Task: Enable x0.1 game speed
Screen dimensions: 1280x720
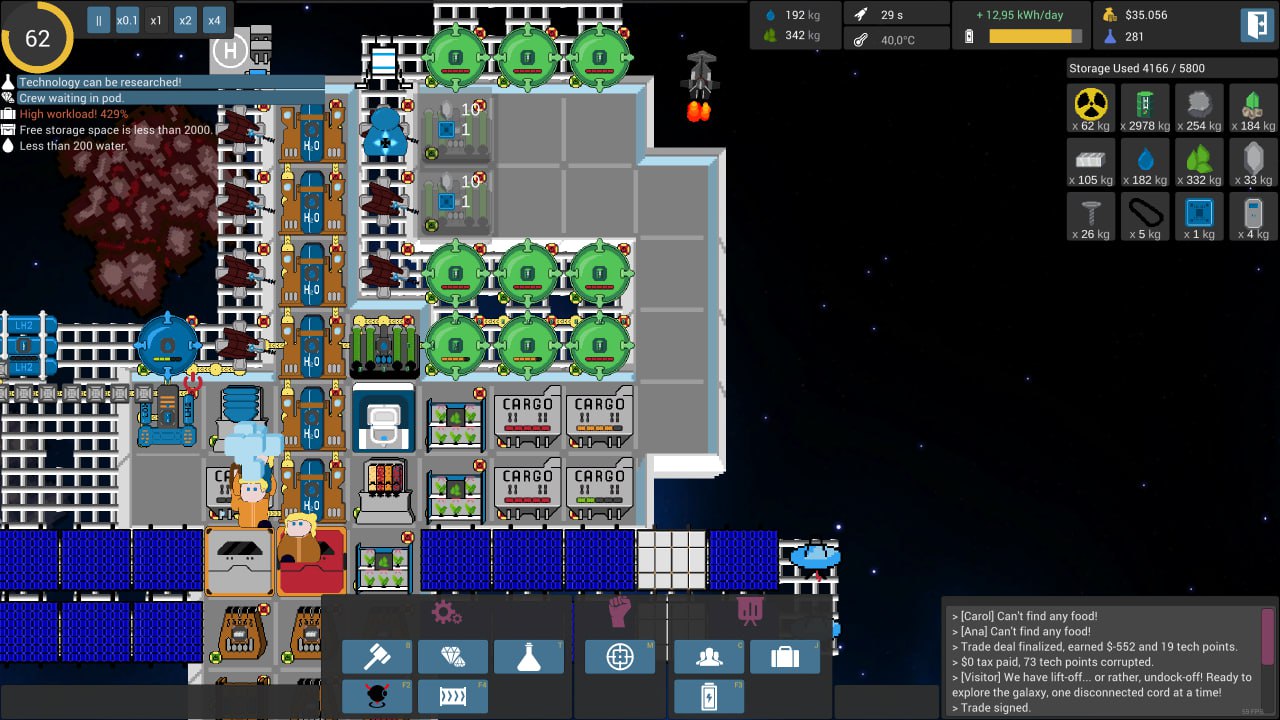Action: pyautogui.click(x=126, y=19)
